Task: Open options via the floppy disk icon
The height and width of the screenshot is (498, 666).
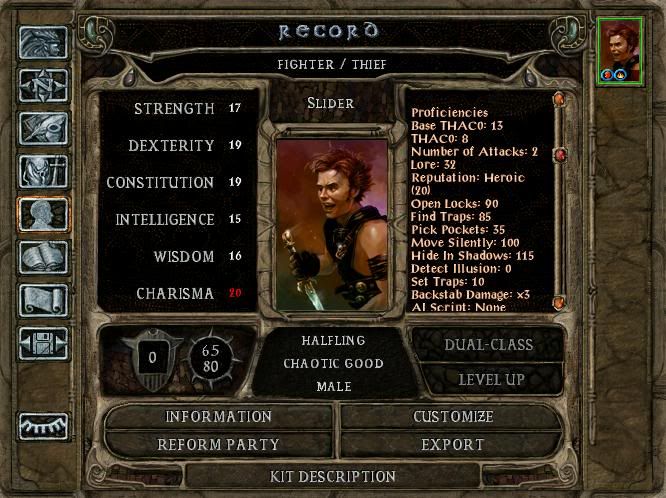Action: point(44,343)
